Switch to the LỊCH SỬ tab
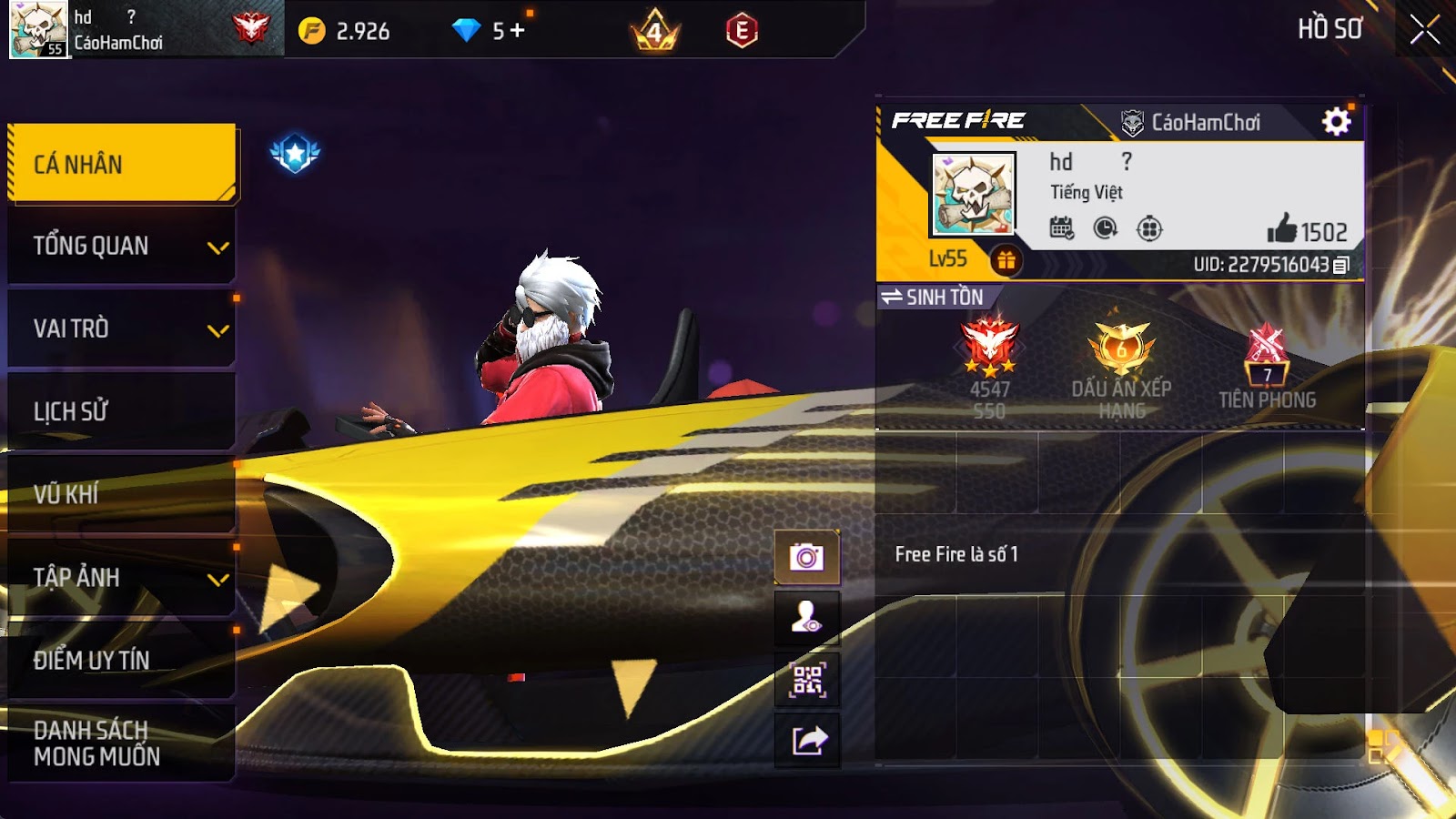The image size is (1456, 819). point(122,411)
